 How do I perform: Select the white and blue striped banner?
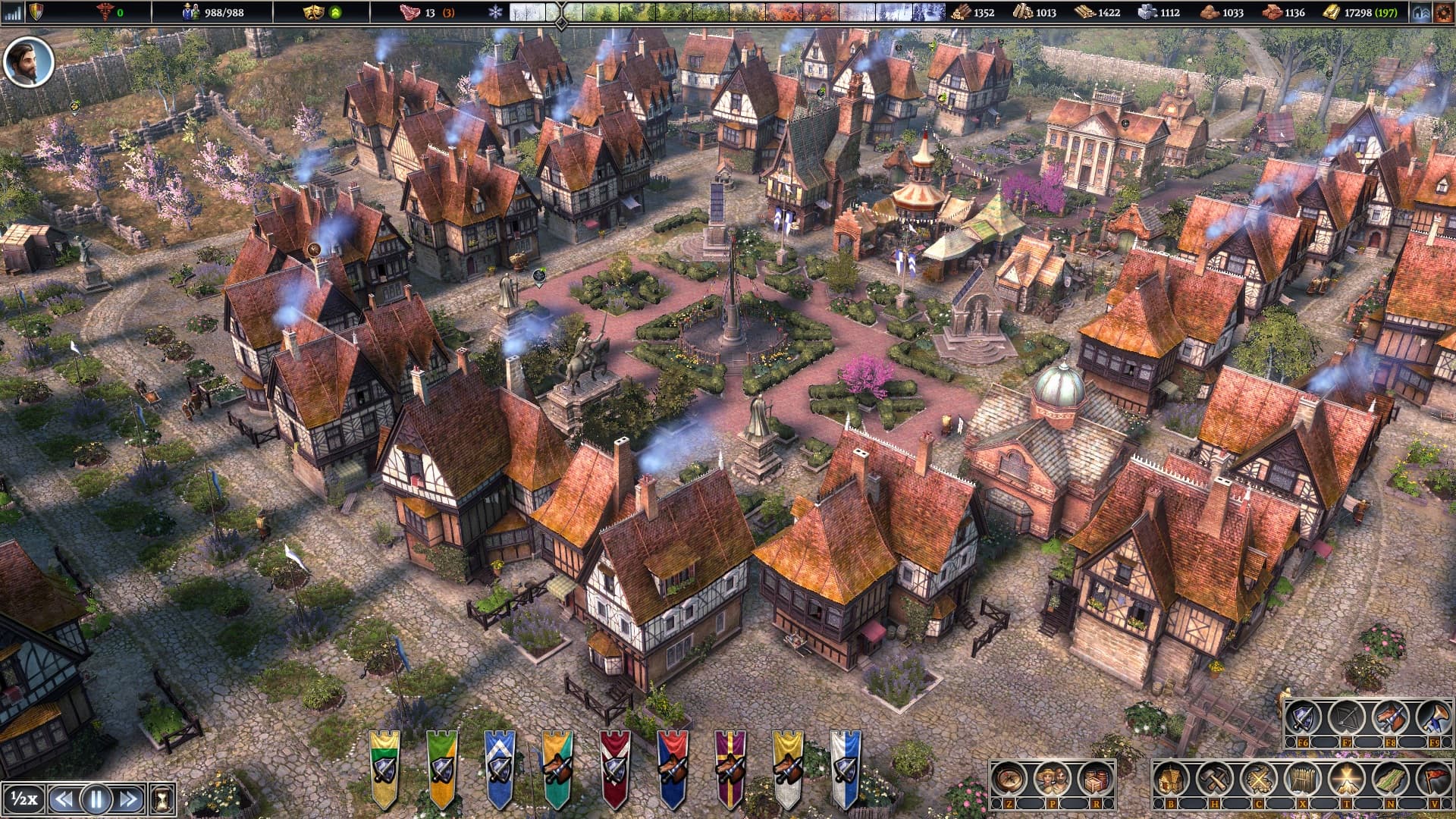point(846,767)
